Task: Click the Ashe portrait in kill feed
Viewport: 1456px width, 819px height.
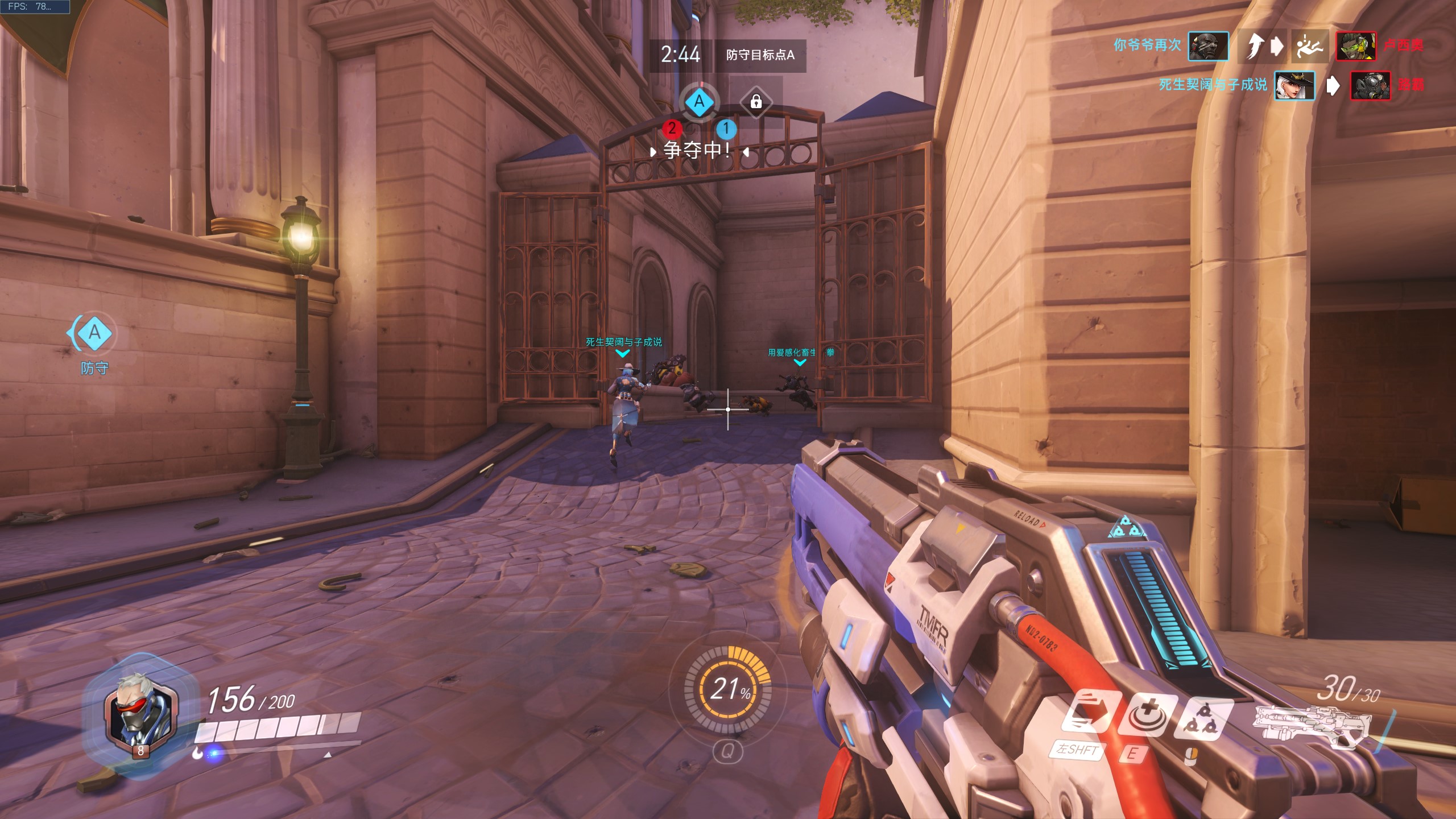Action: click(x=1294, y=86)
